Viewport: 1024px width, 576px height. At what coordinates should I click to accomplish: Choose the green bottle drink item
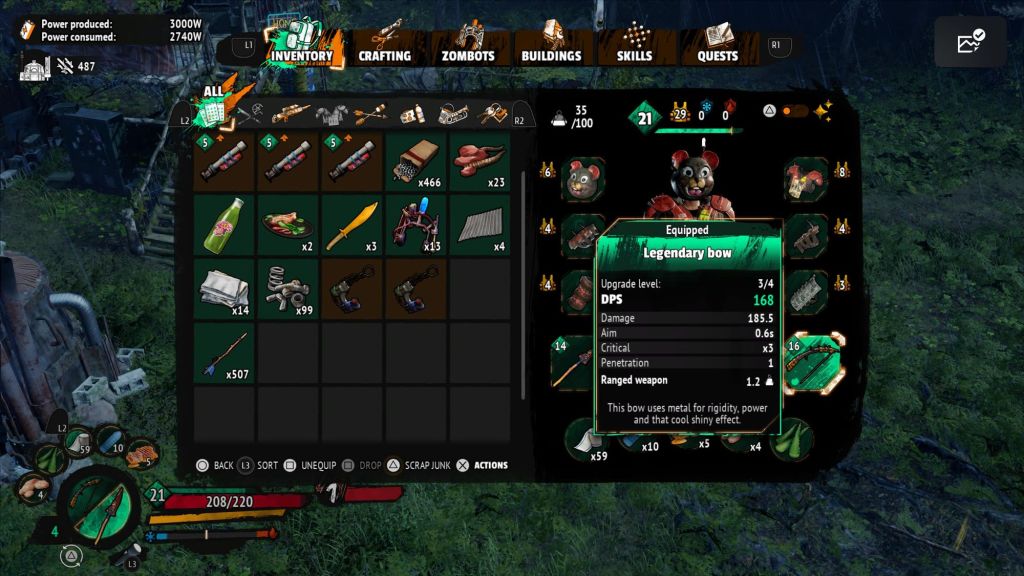[x=223, y=225]
